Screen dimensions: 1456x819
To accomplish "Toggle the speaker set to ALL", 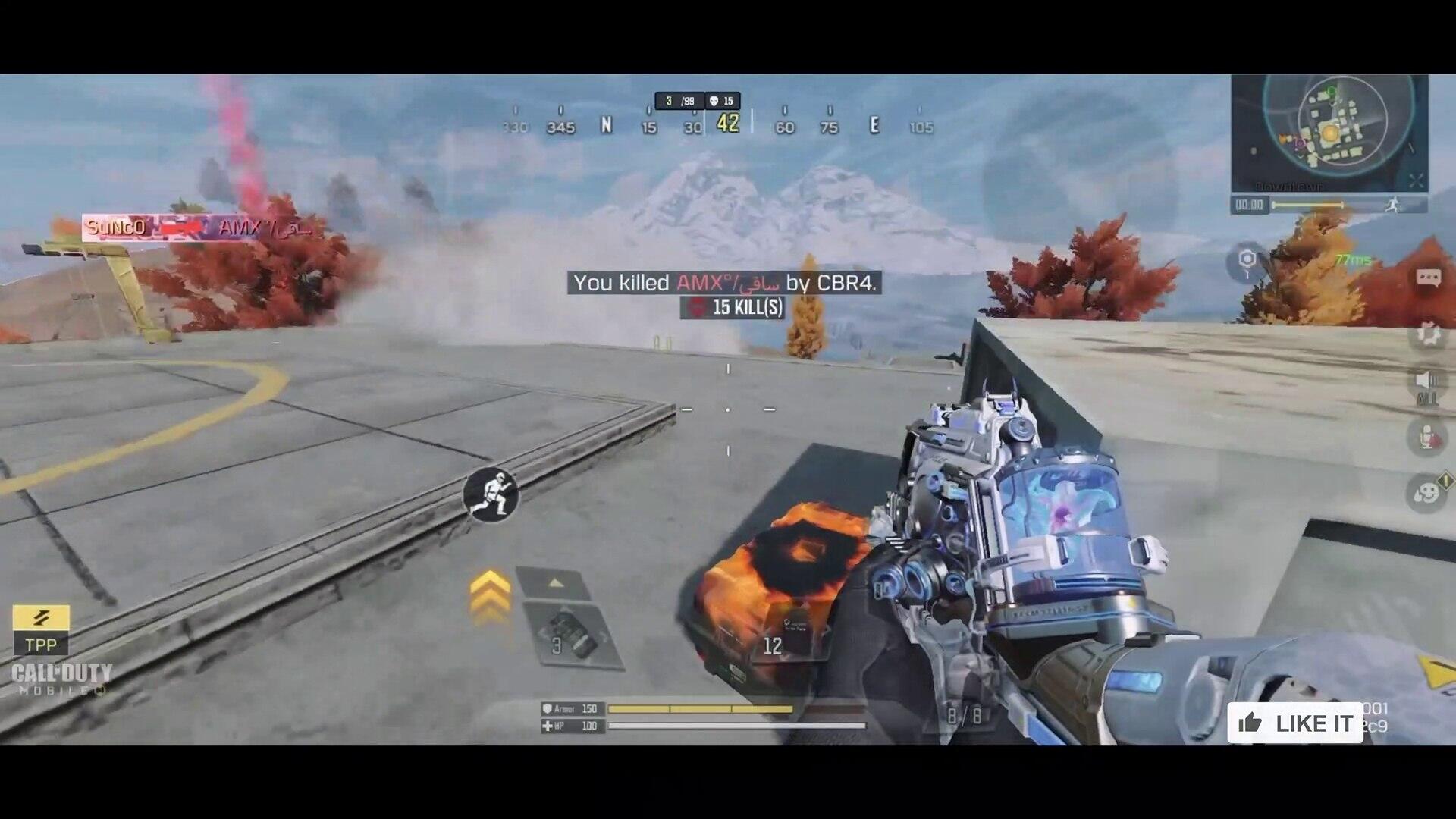I will point(1426,384).
